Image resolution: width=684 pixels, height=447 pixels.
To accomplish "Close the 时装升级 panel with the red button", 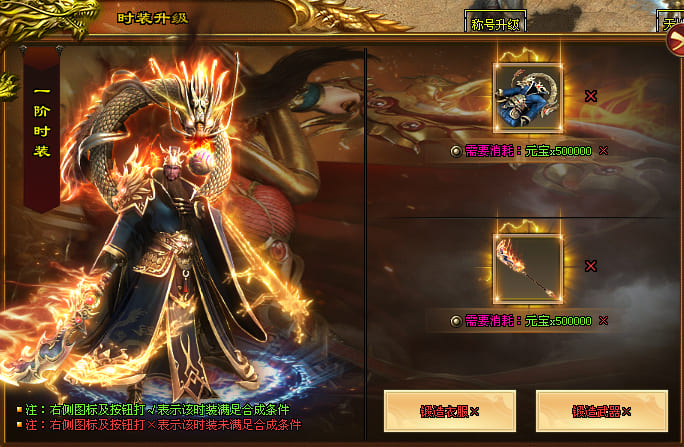I will pos(676,43).
